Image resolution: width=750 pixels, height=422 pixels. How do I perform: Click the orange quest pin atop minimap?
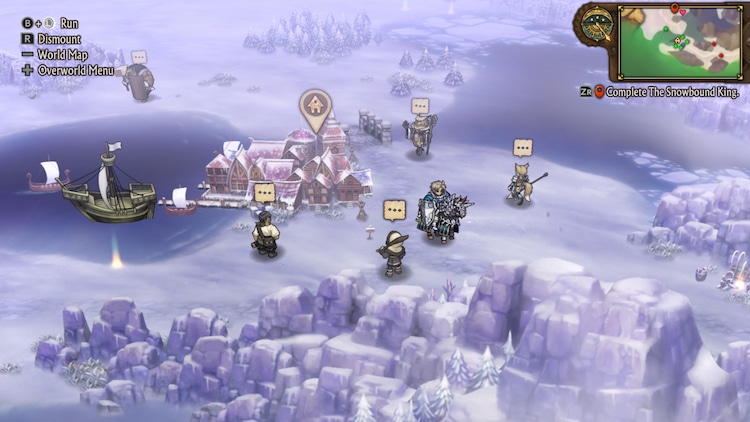click(x=675, y=8)
